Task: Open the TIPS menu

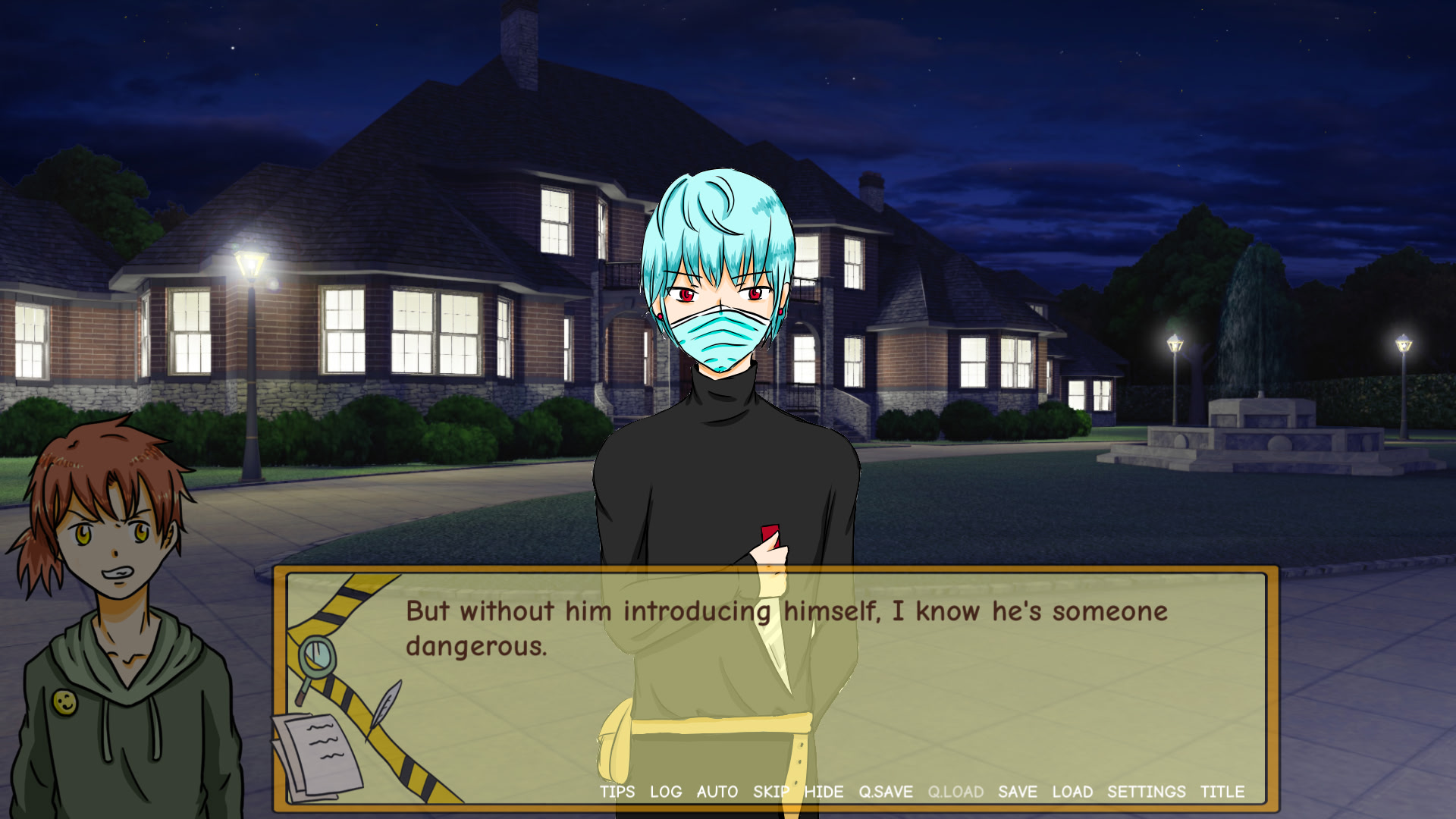Action: 616,792
